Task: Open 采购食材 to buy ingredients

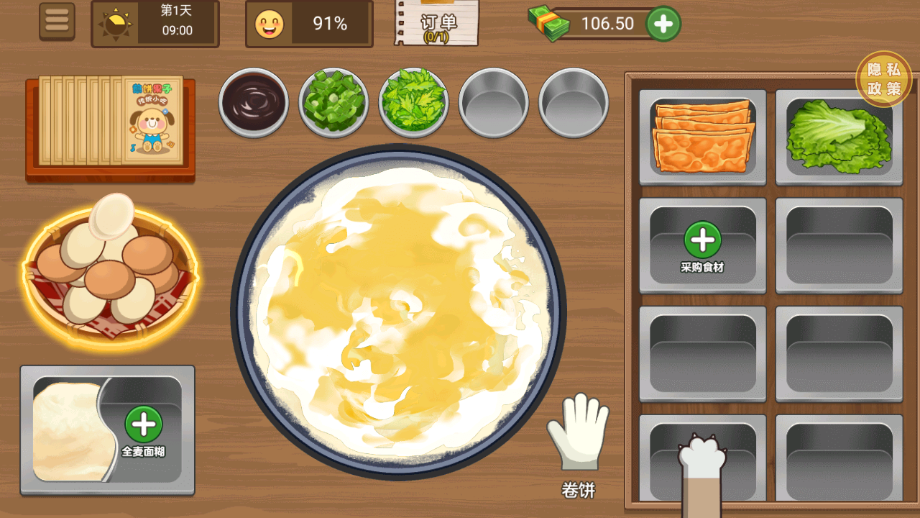Action: pyautogui.click(x=702, y=244)
